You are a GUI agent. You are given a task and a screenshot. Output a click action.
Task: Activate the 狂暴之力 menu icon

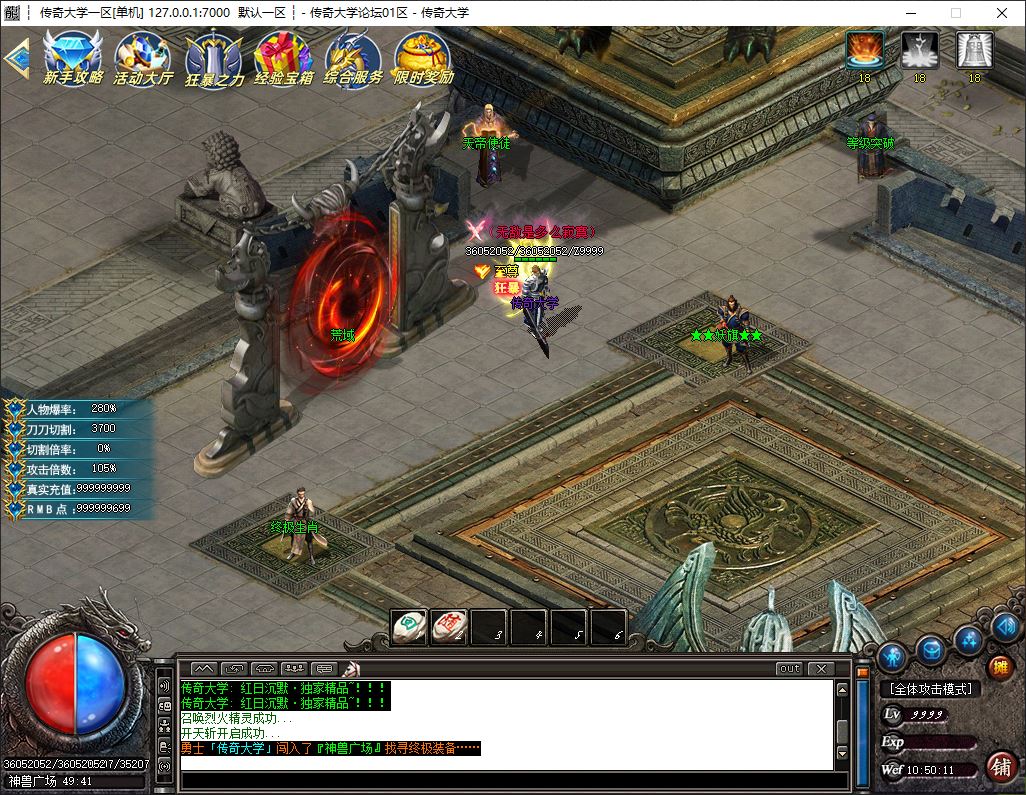[x=214, y=57]
